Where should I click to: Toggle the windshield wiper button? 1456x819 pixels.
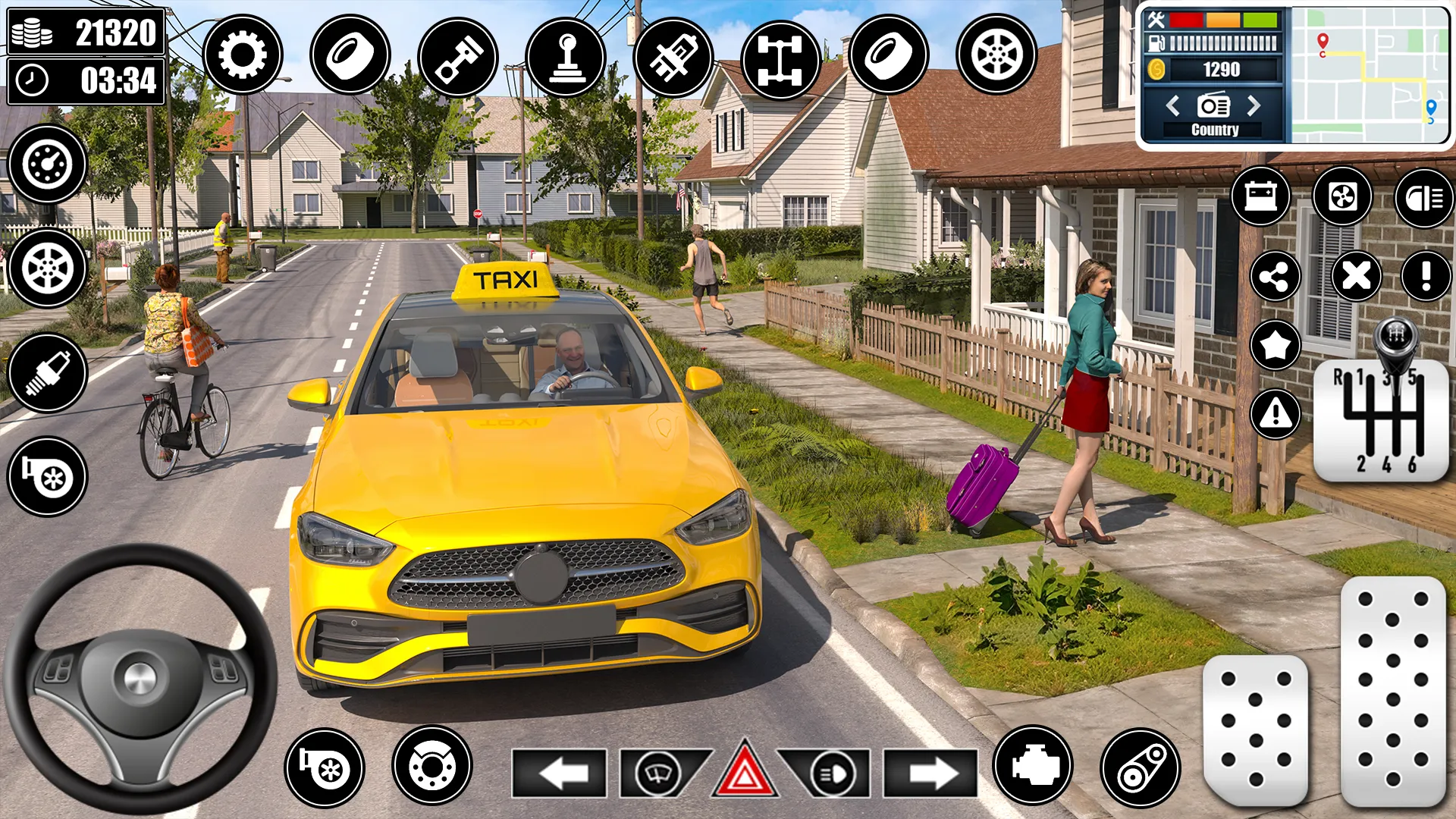coord(658,773)
